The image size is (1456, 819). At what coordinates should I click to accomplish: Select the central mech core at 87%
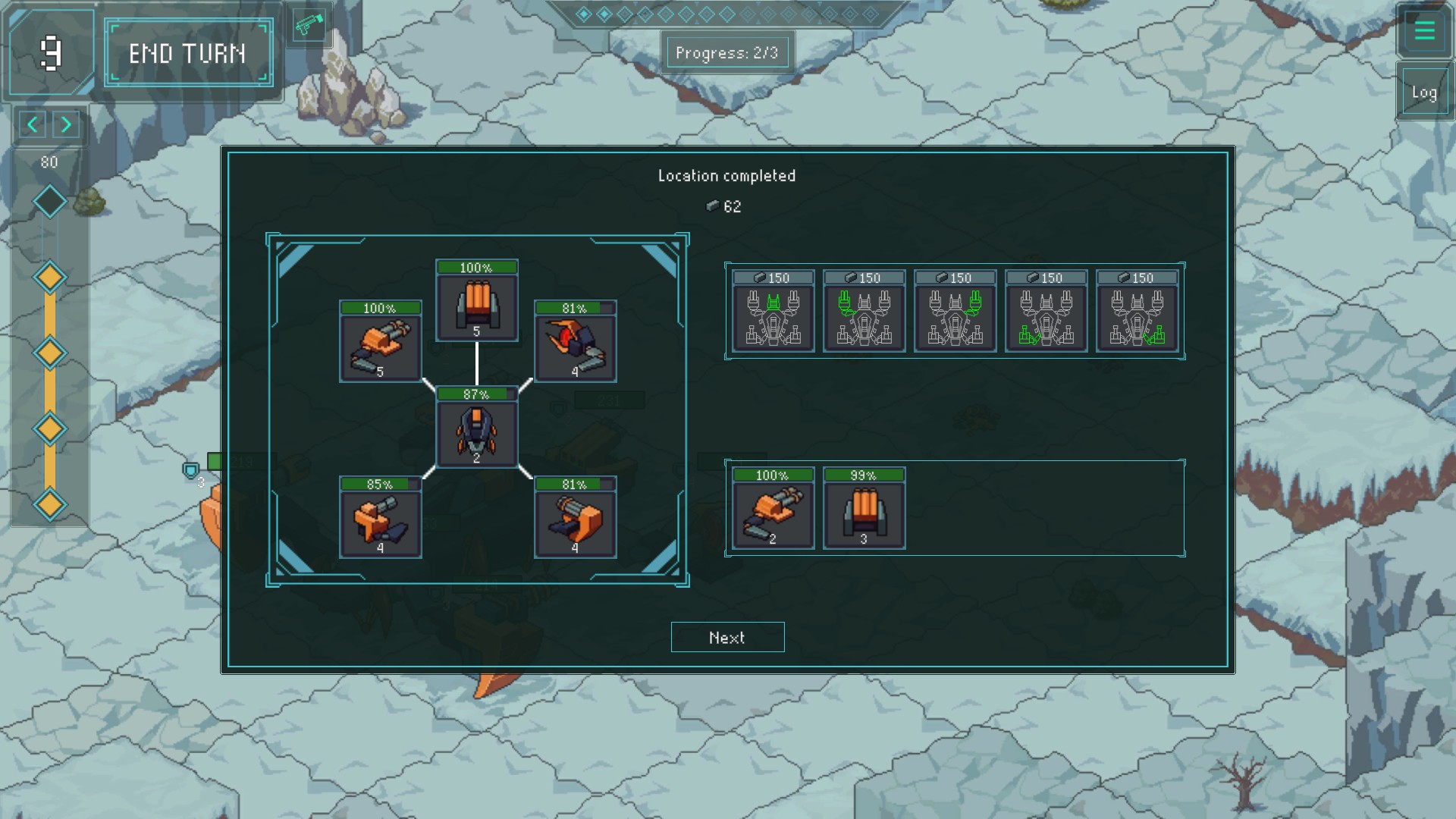(x=477, y=428)
